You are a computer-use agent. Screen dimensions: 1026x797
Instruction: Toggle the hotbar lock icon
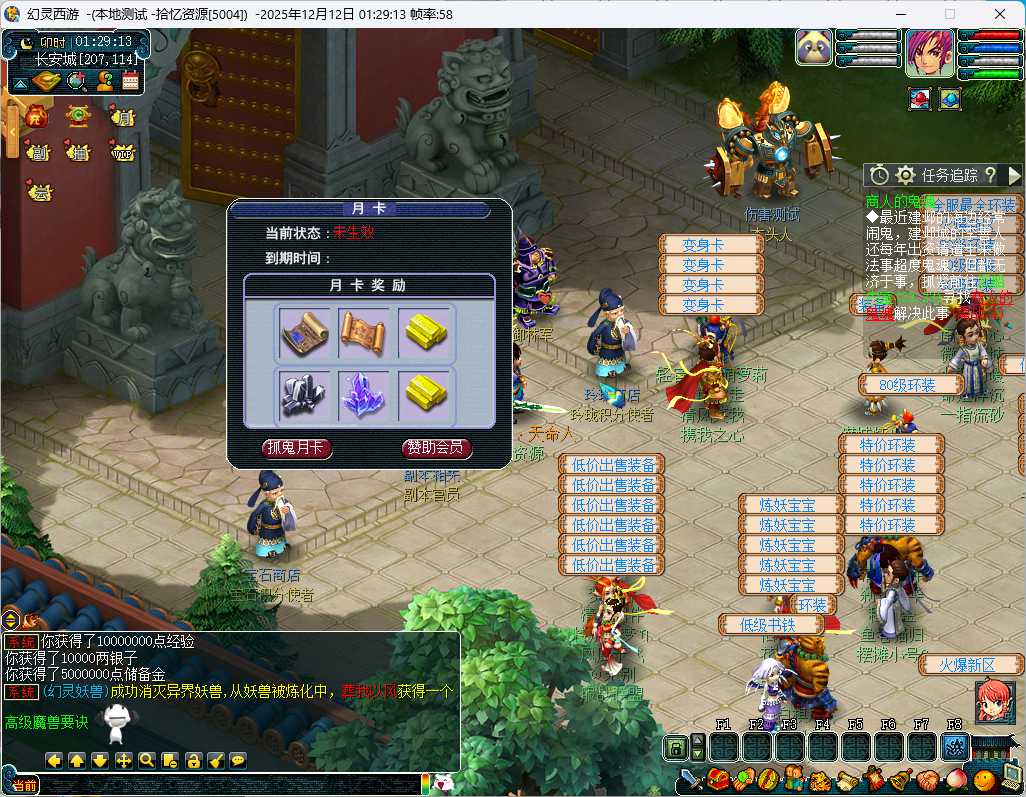pos(676,747)
